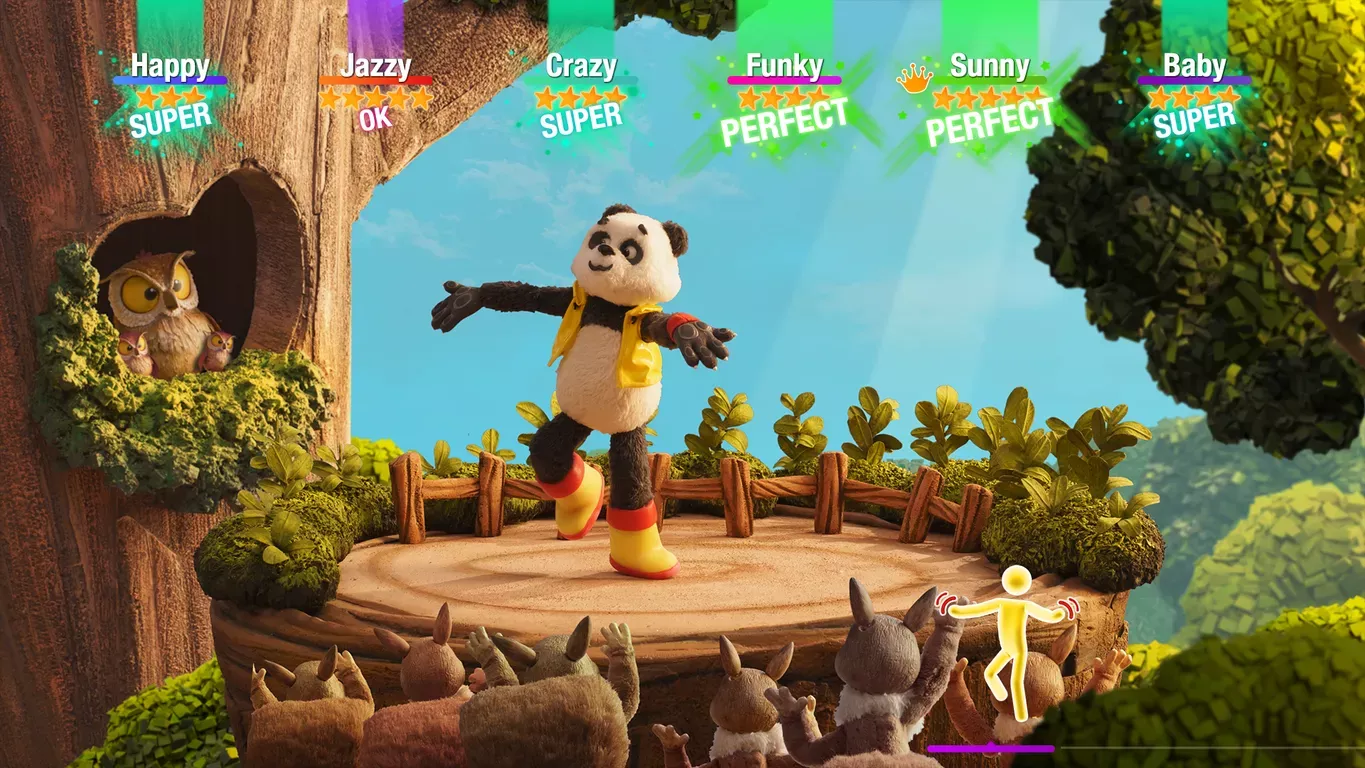Toggle Happy's blue player color bar
The image size is (1365, 768).
coord(170,80)
